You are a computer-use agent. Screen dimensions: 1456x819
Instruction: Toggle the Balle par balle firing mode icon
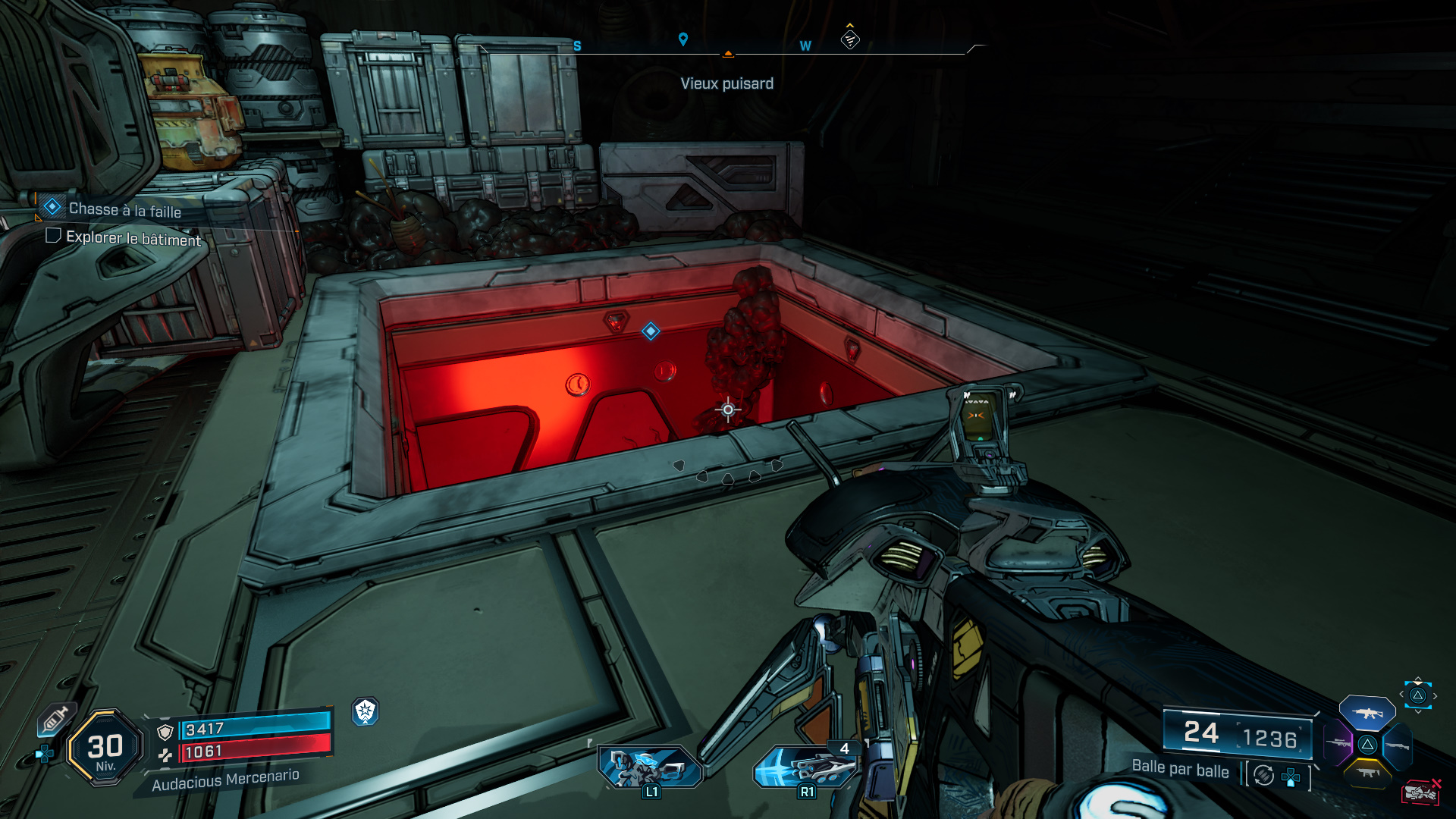pos(1263,775)
